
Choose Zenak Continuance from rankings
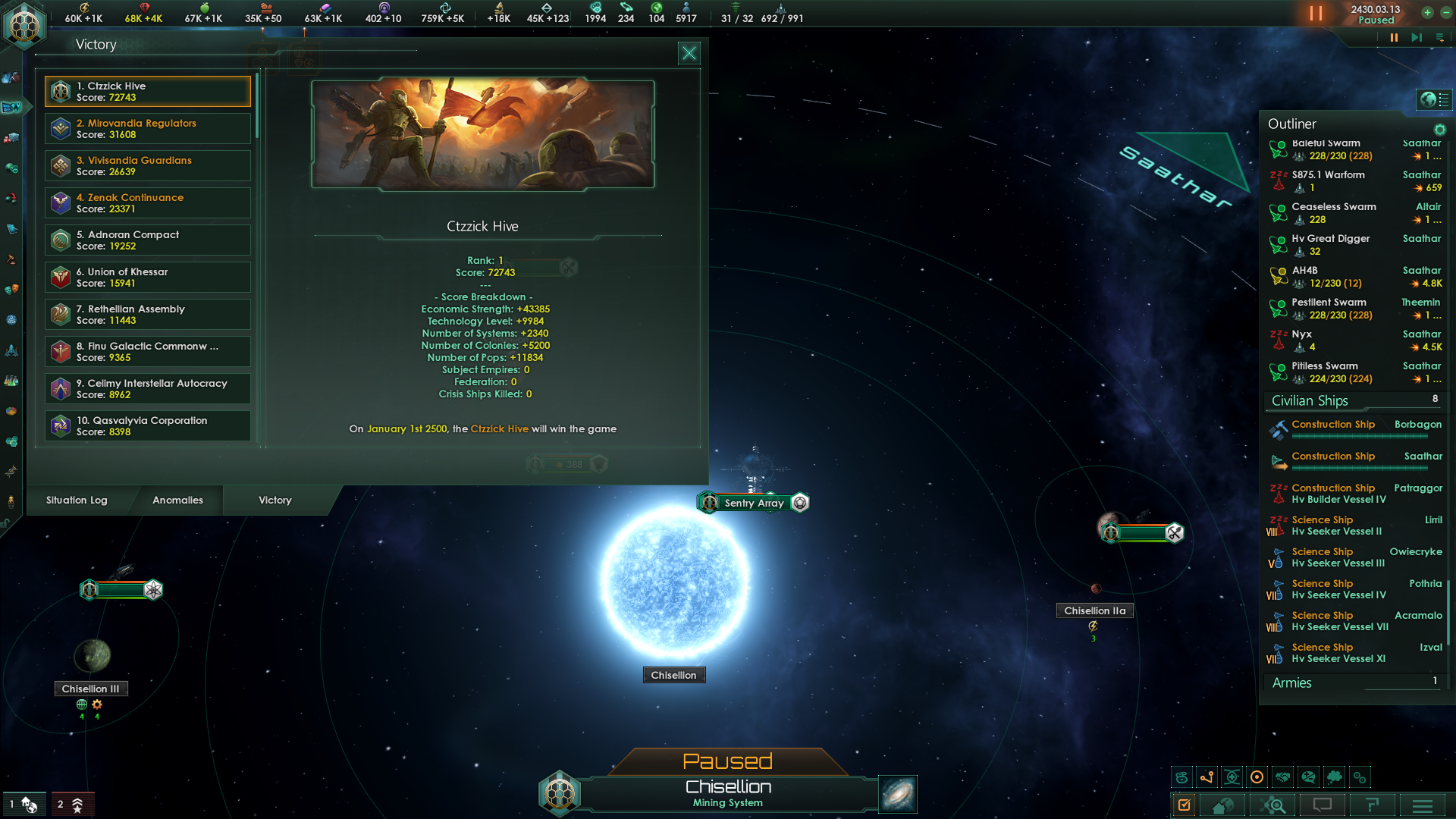pos(148,202)
